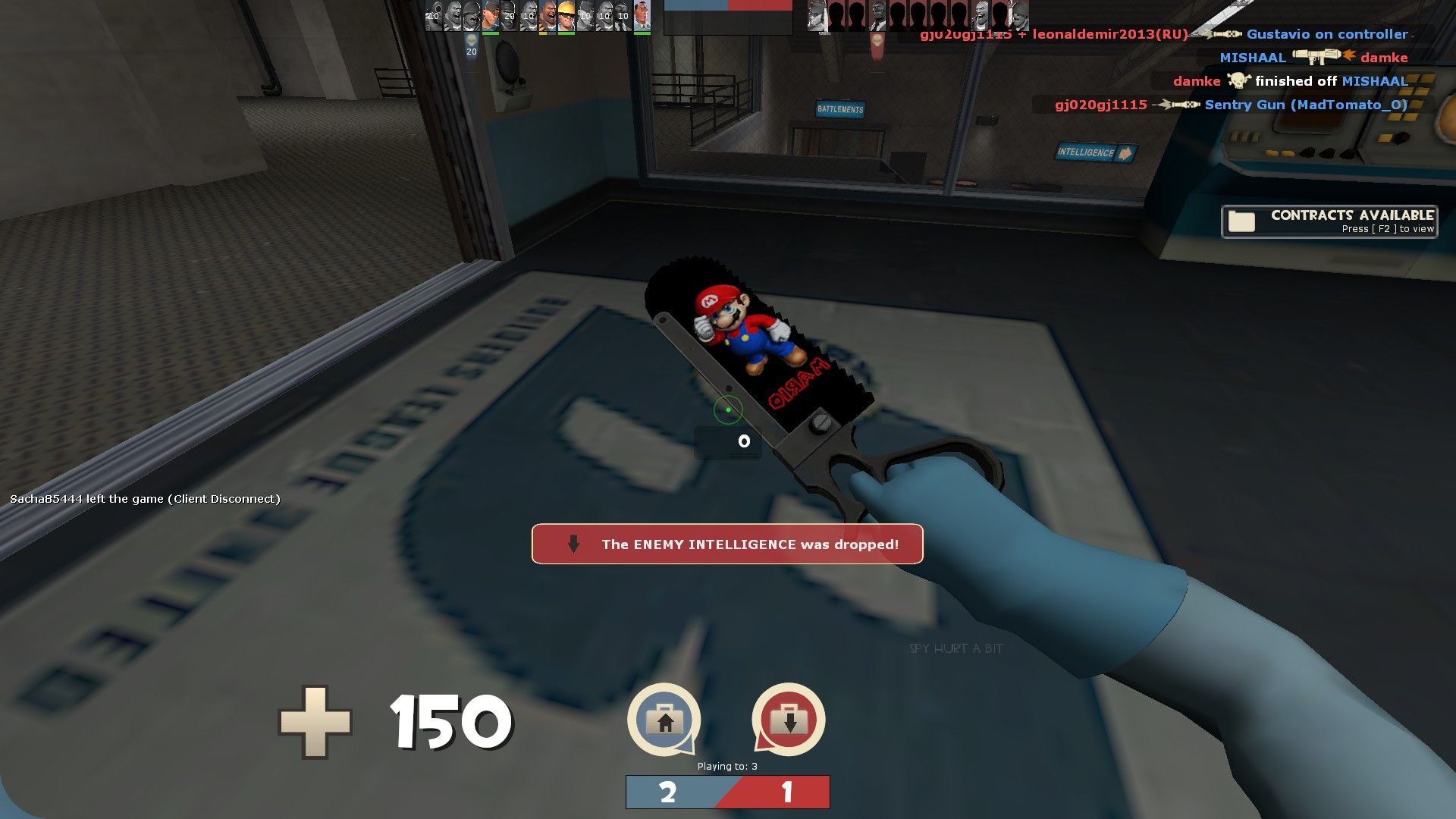This screenshot has height=819, width=1456.
Task: Click the rocket launcher icon beside MISHAAL kill
Action: (x=1318, y=58)
